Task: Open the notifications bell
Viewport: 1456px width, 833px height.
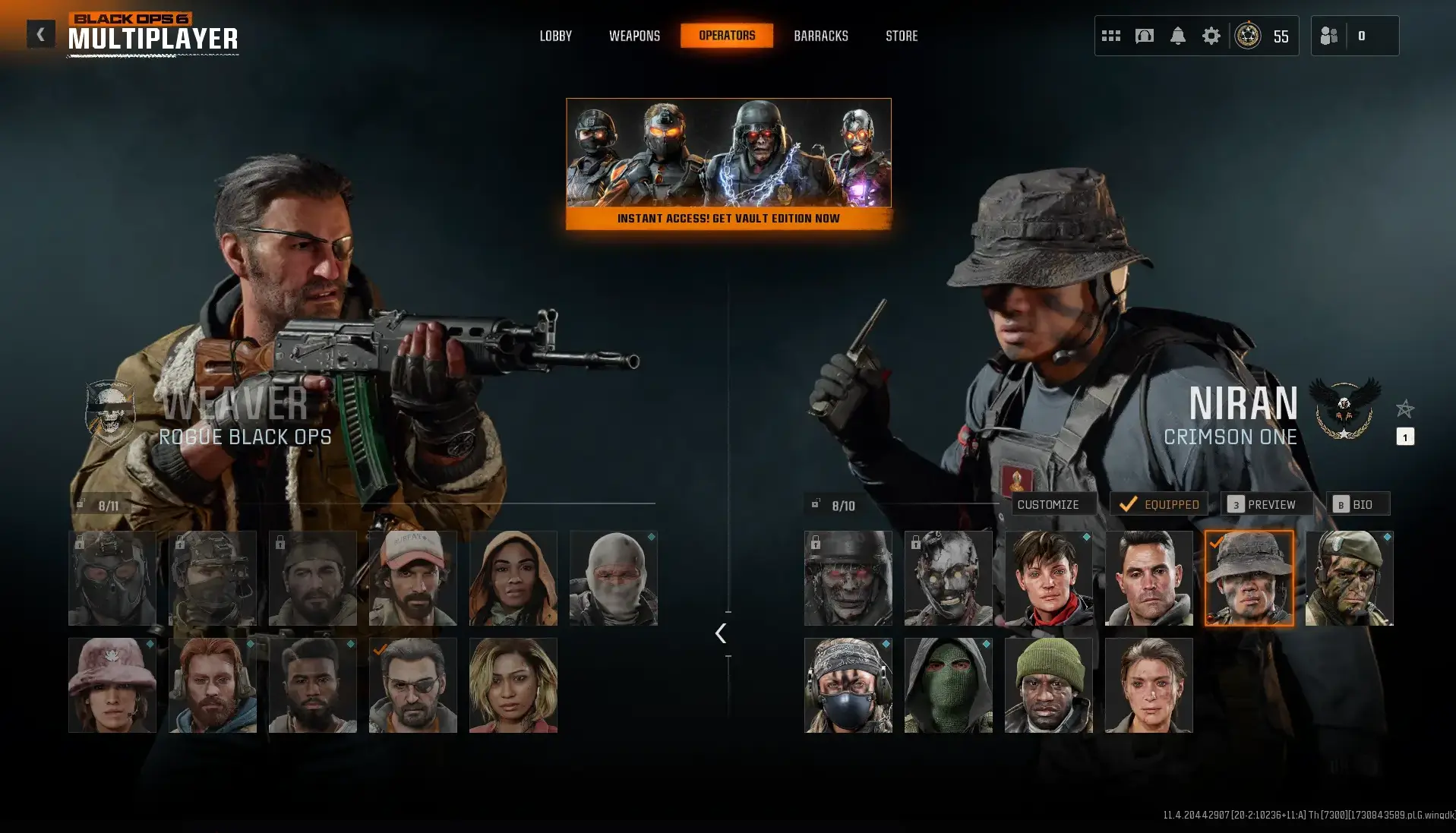Action: tap(1179, 35)
